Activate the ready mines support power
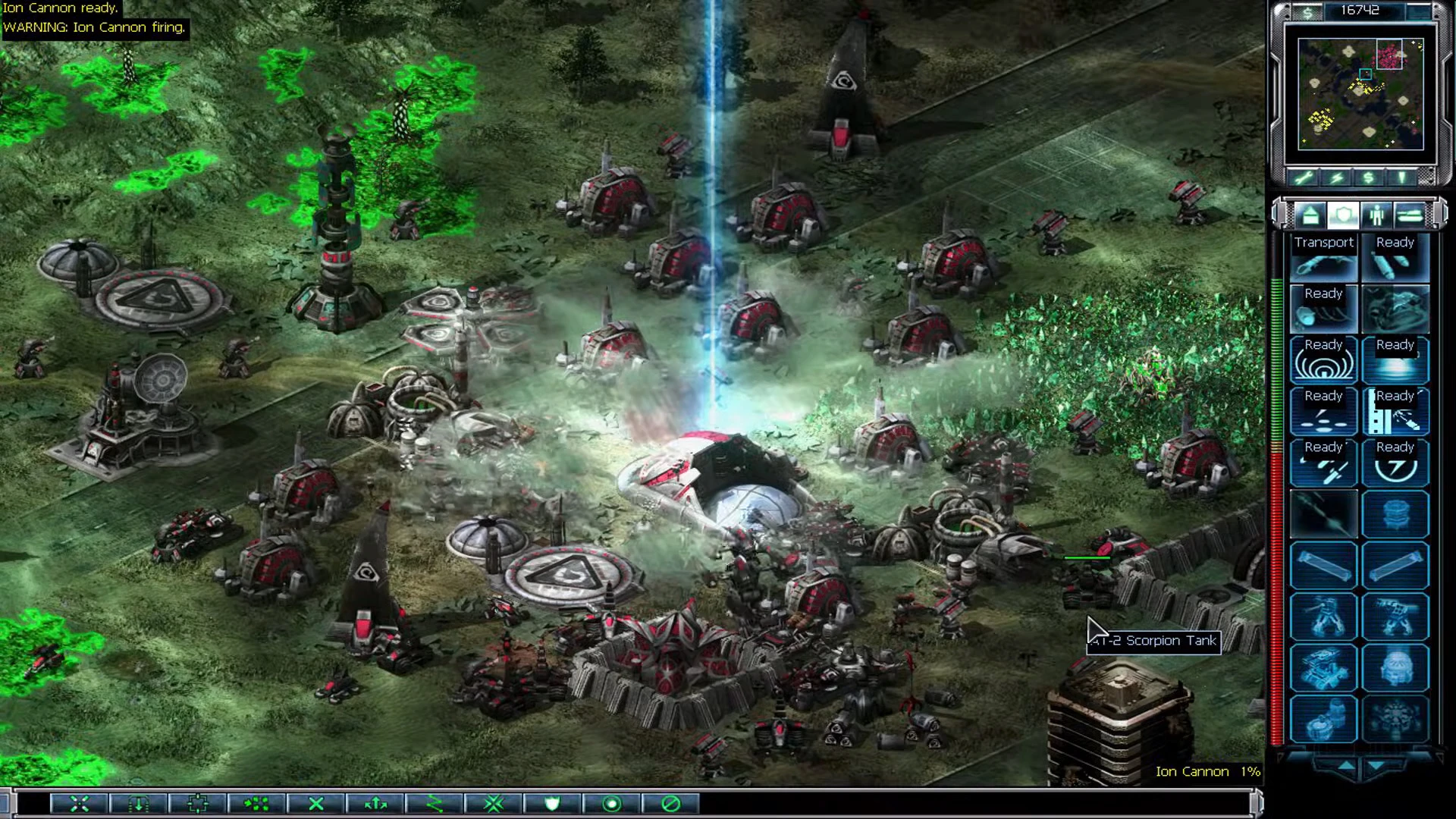The image size is (1456, 819). click(1324, 411)
